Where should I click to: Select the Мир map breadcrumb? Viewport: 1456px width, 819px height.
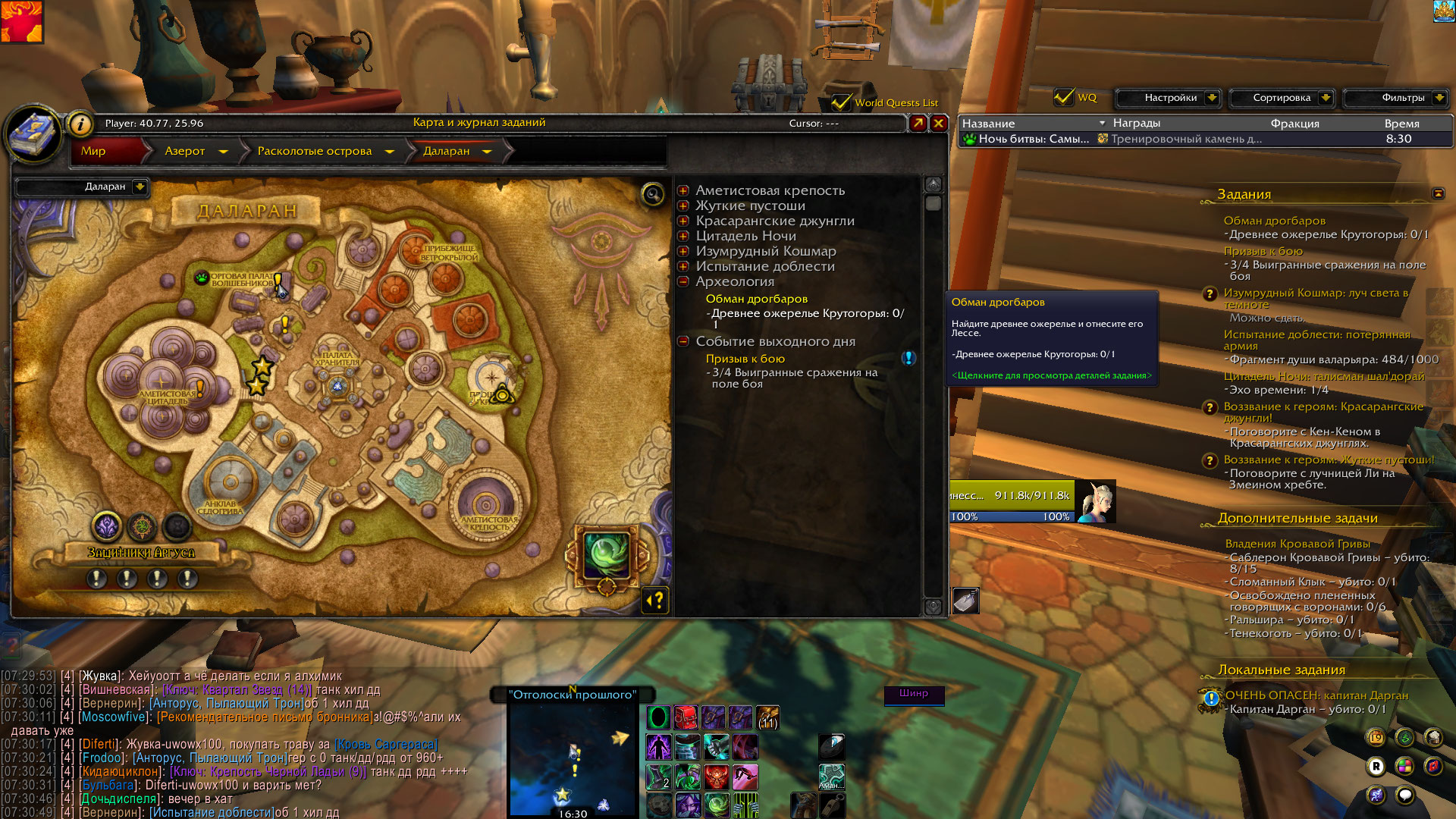click(x=93, y=151)
